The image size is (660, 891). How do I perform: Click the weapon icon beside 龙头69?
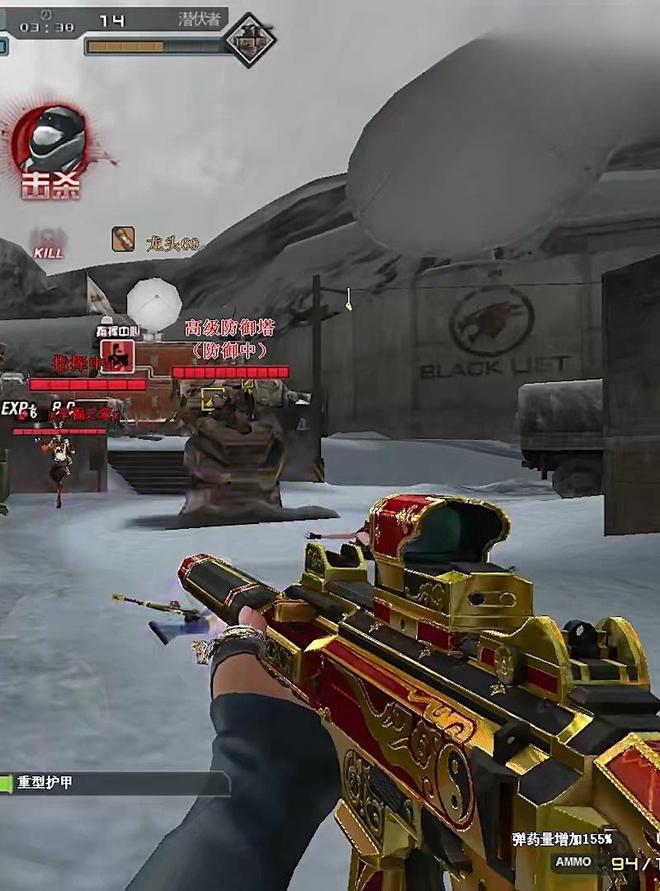click(123, 240)
